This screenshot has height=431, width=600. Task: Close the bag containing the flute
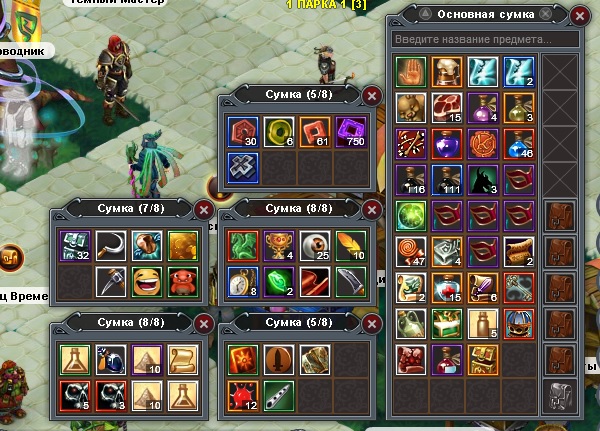coord(372,325)
